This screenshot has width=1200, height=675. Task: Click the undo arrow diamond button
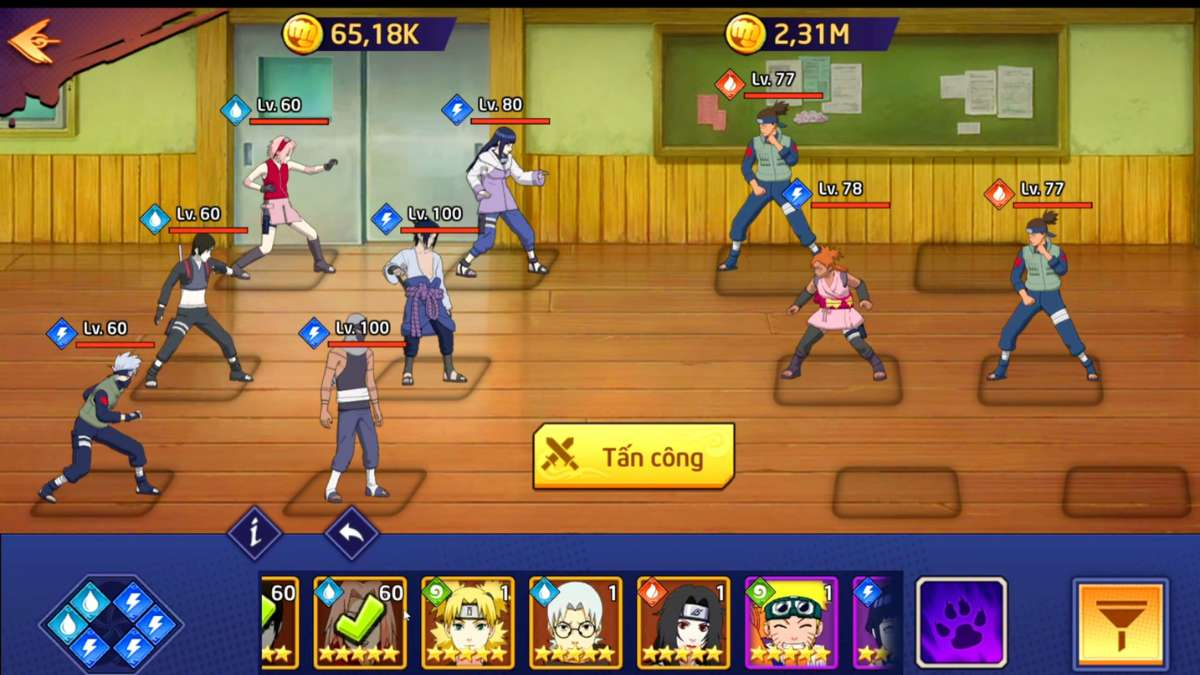tap(351, 533)
